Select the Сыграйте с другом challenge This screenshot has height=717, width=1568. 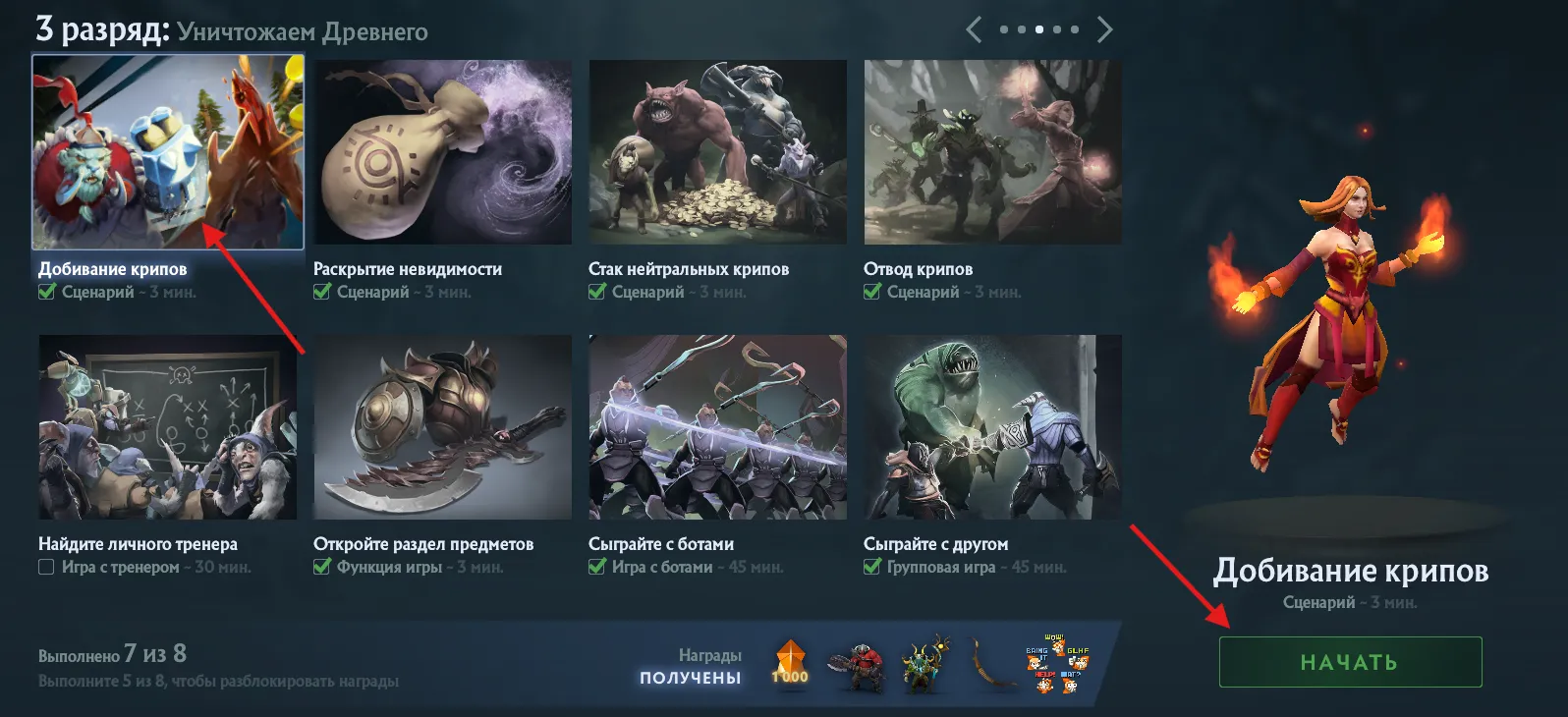pos(993,427)
